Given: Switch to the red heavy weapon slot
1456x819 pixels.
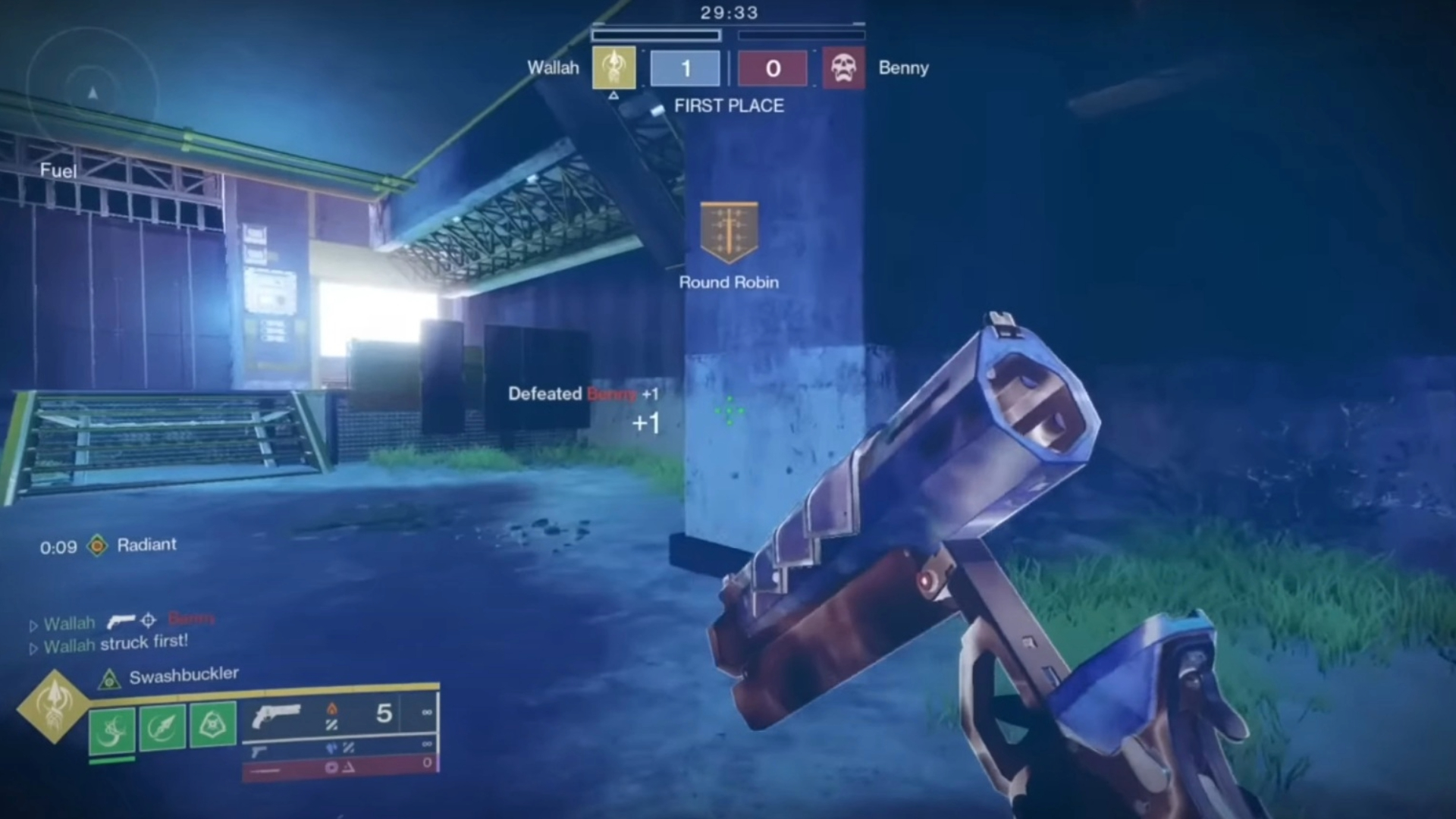Looking at the screenshot, I should 337,767.
